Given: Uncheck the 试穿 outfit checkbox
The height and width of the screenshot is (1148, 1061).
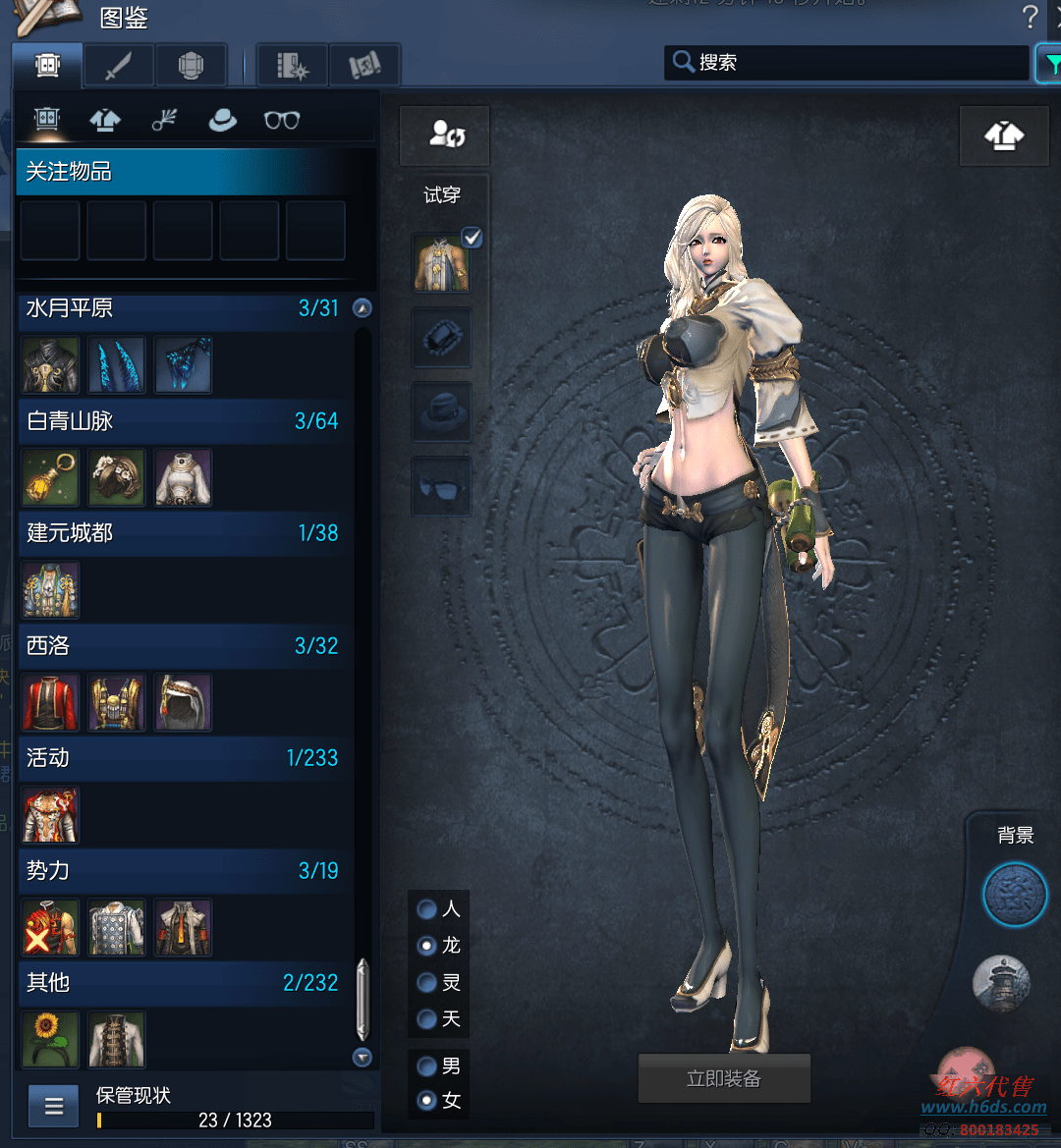Looking at the screenshot, I should [473, 237].
